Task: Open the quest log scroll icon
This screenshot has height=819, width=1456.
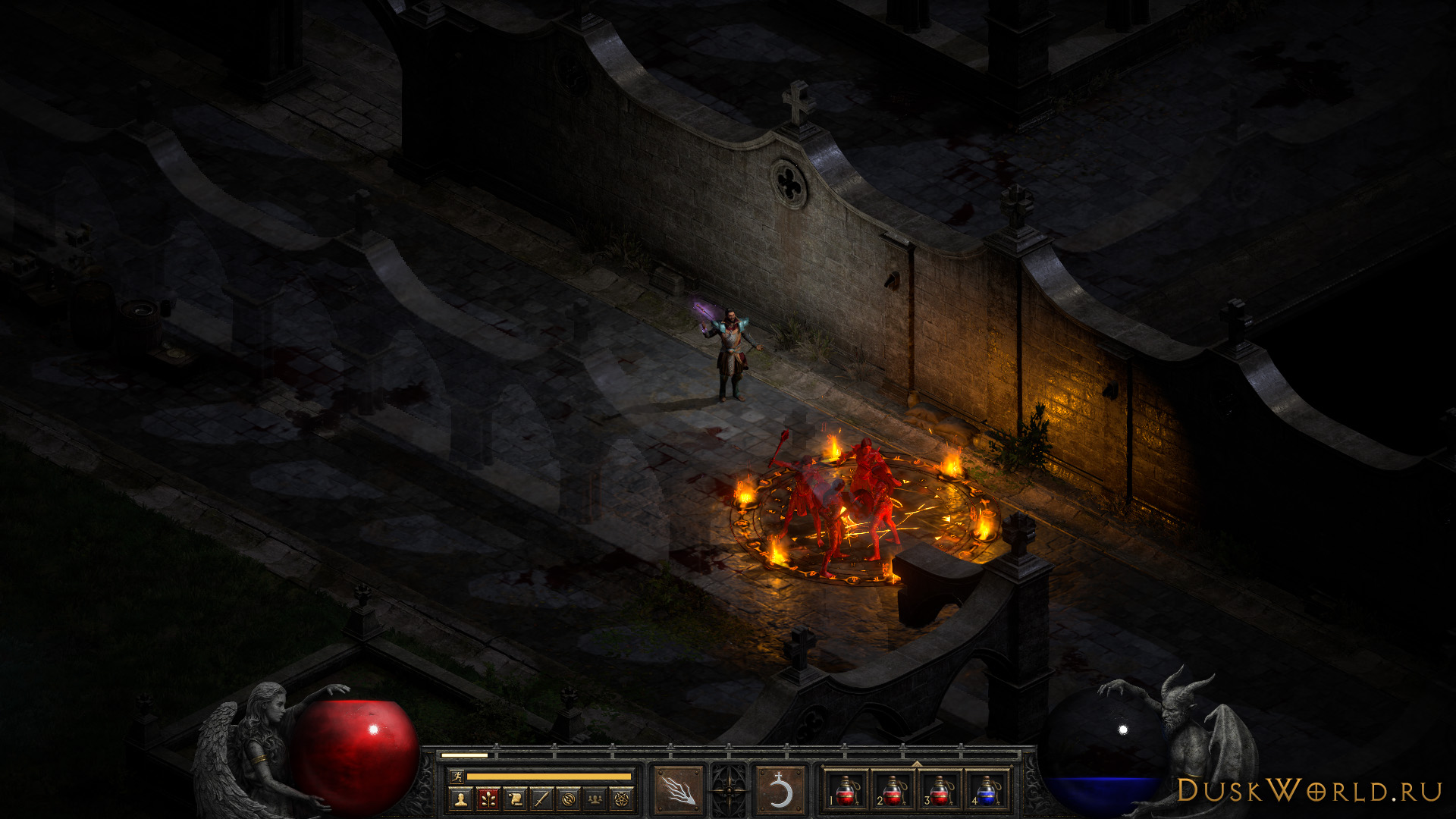Action: [x=515, y=798]
